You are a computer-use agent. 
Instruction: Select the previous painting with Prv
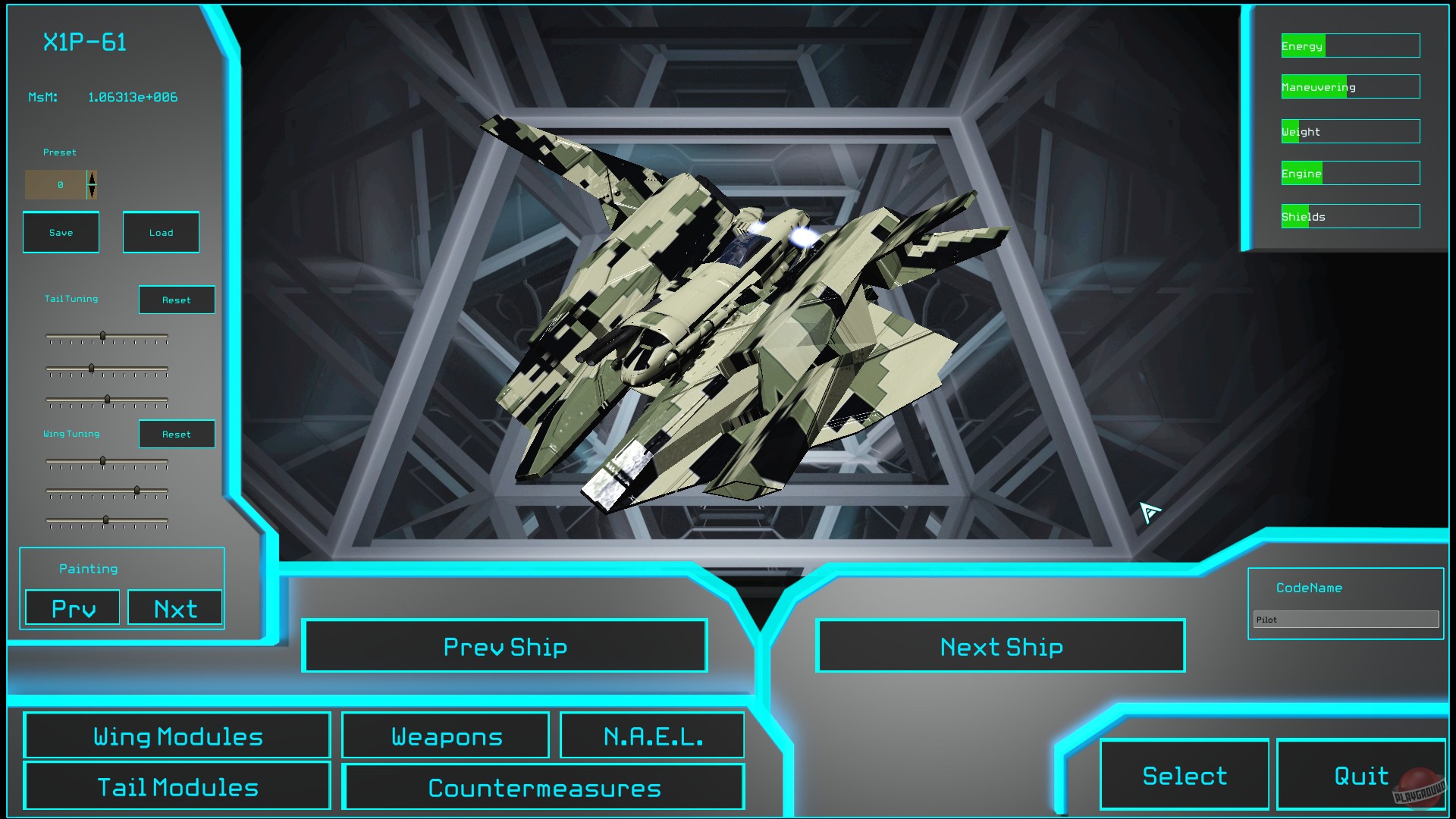(x=71, y=607)
